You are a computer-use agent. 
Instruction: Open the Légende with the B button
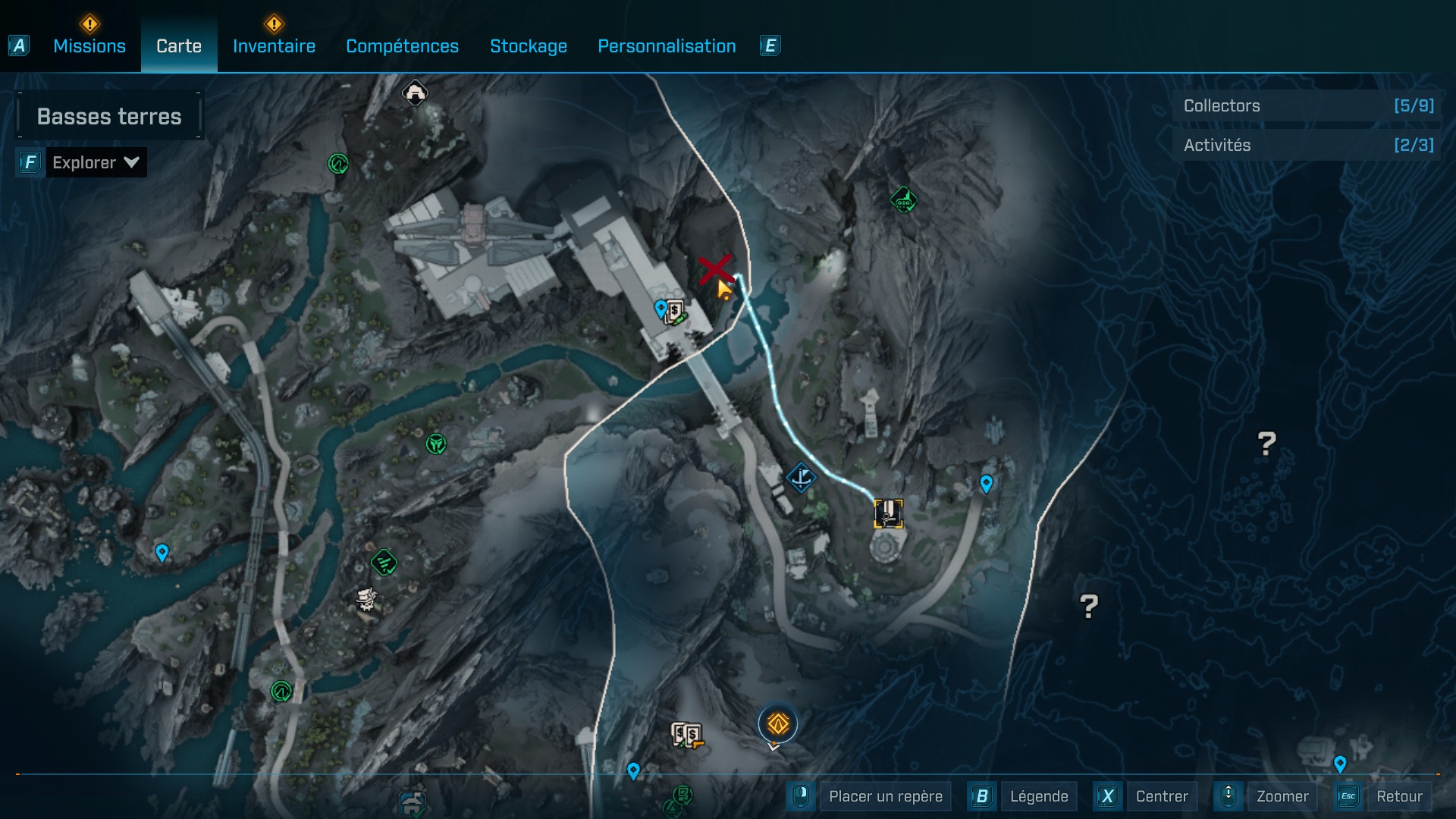point(1040,796)
